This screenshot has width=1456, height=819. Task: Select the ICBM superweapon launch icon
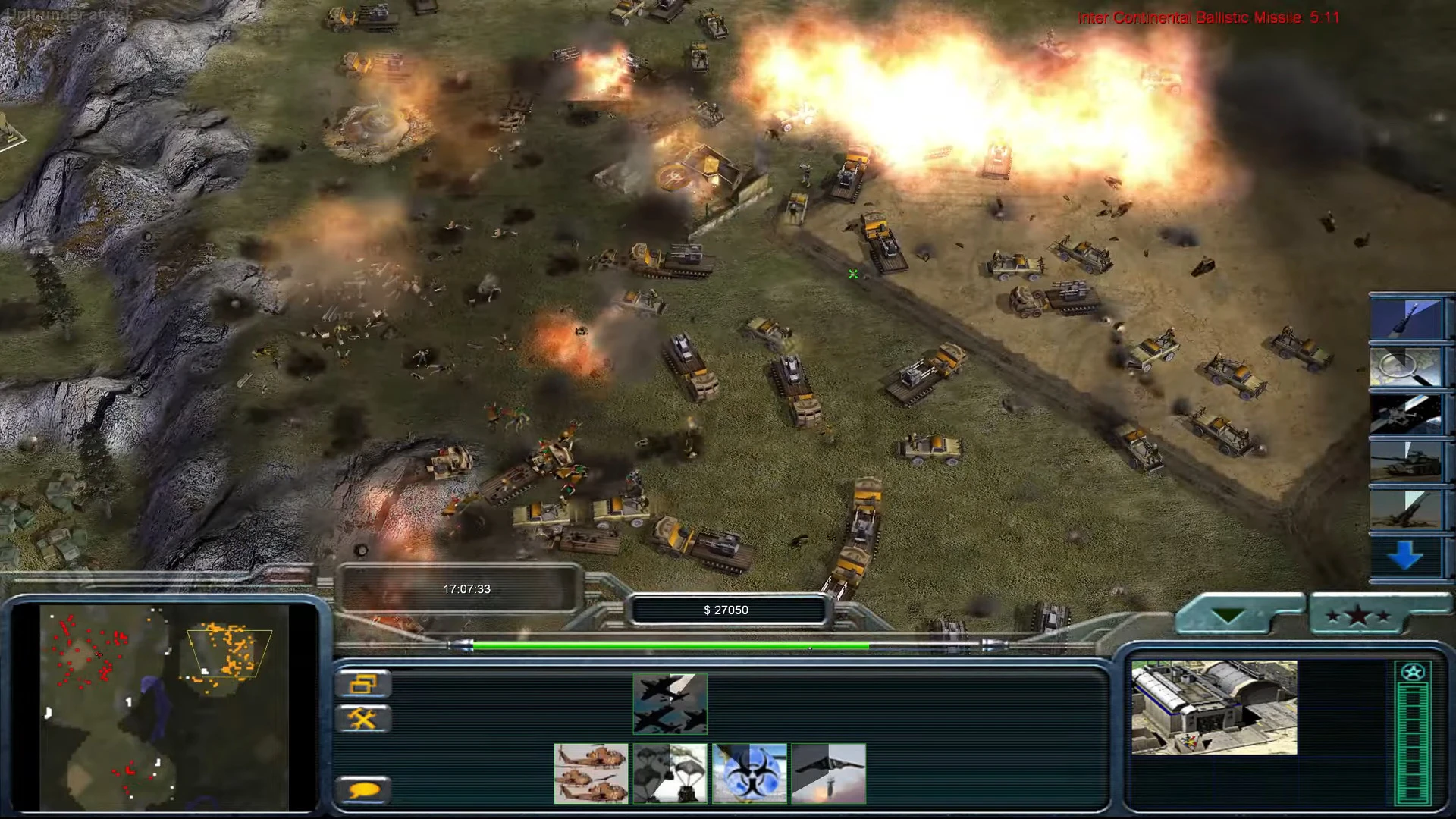click(x=1408, y=317)
